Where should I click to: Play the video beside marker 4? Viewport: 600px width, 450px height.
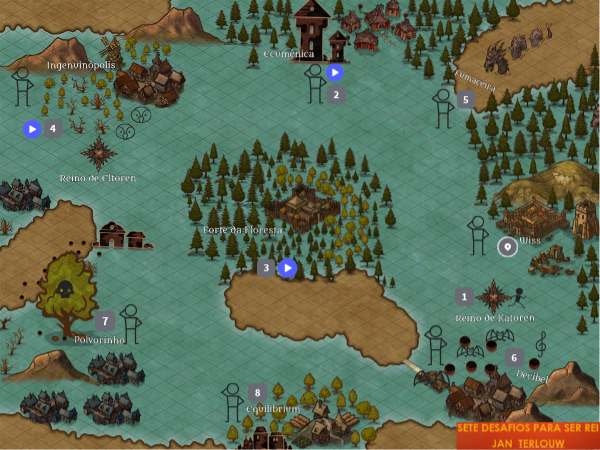(32, 128)
